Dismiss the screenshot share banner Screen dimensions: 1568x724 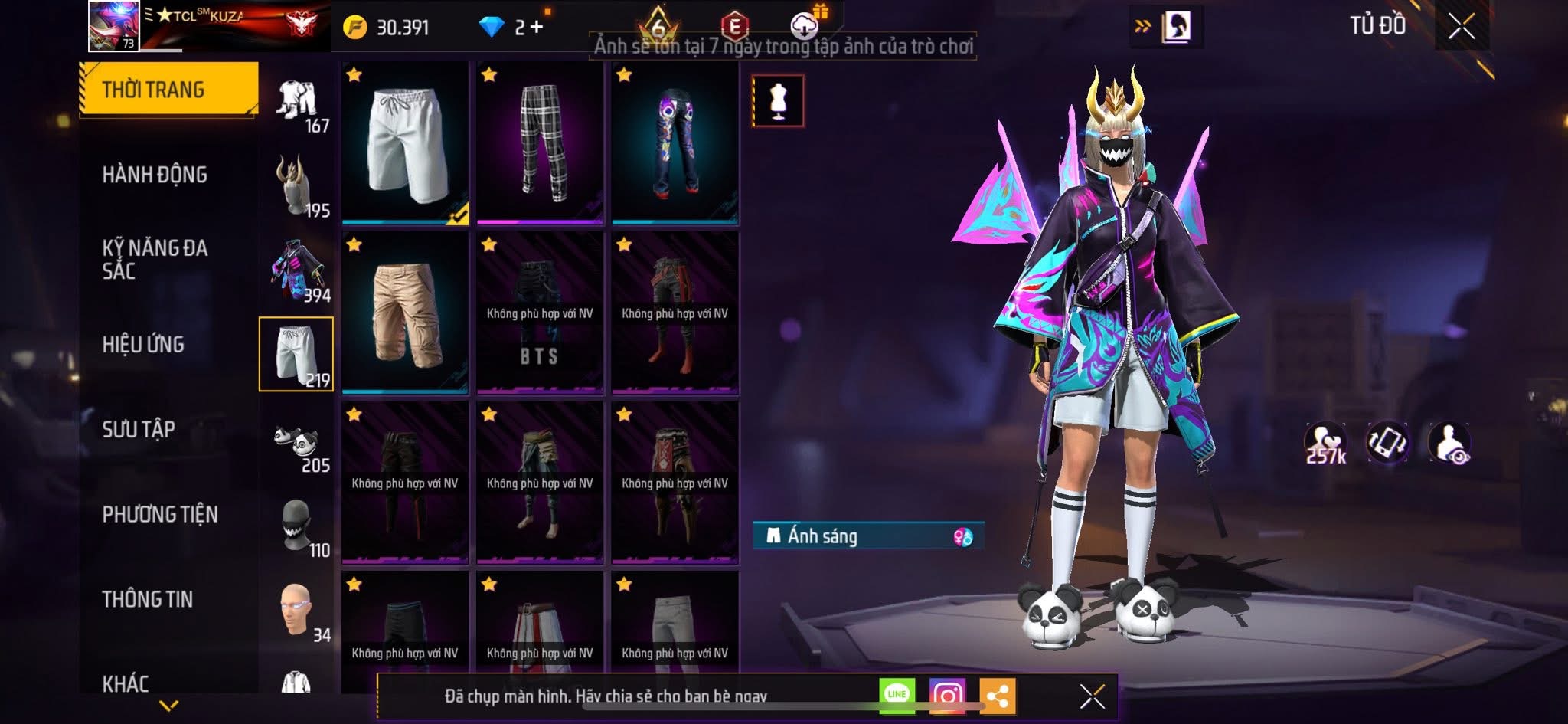pos(1092,696)
